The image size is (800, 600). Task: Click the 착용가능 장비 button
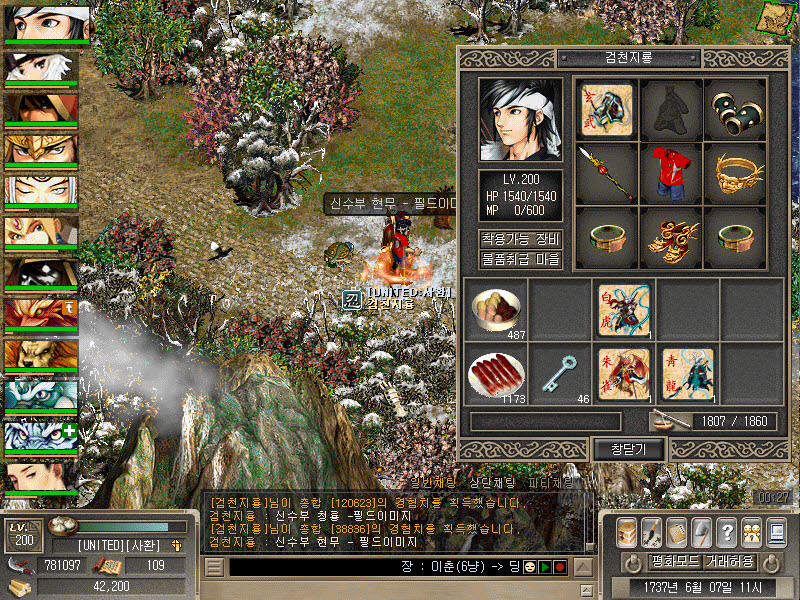pyautogui.click(x=520, y=239)
